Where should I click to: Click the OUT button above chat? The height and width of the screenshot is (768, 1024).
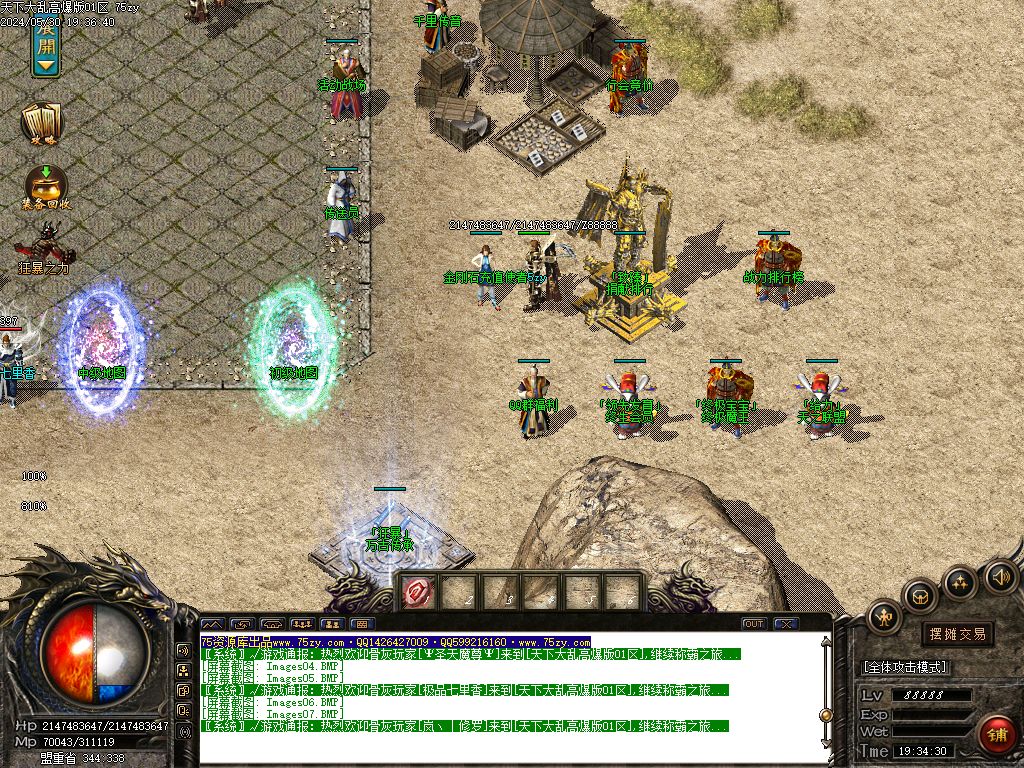754,624
